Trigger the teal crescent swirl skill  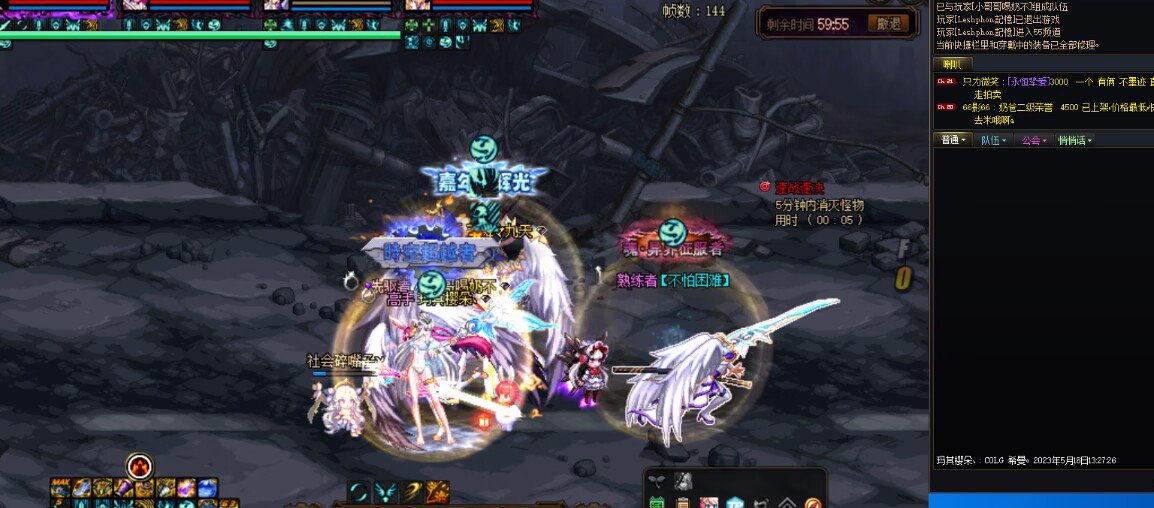click(359, 491)
